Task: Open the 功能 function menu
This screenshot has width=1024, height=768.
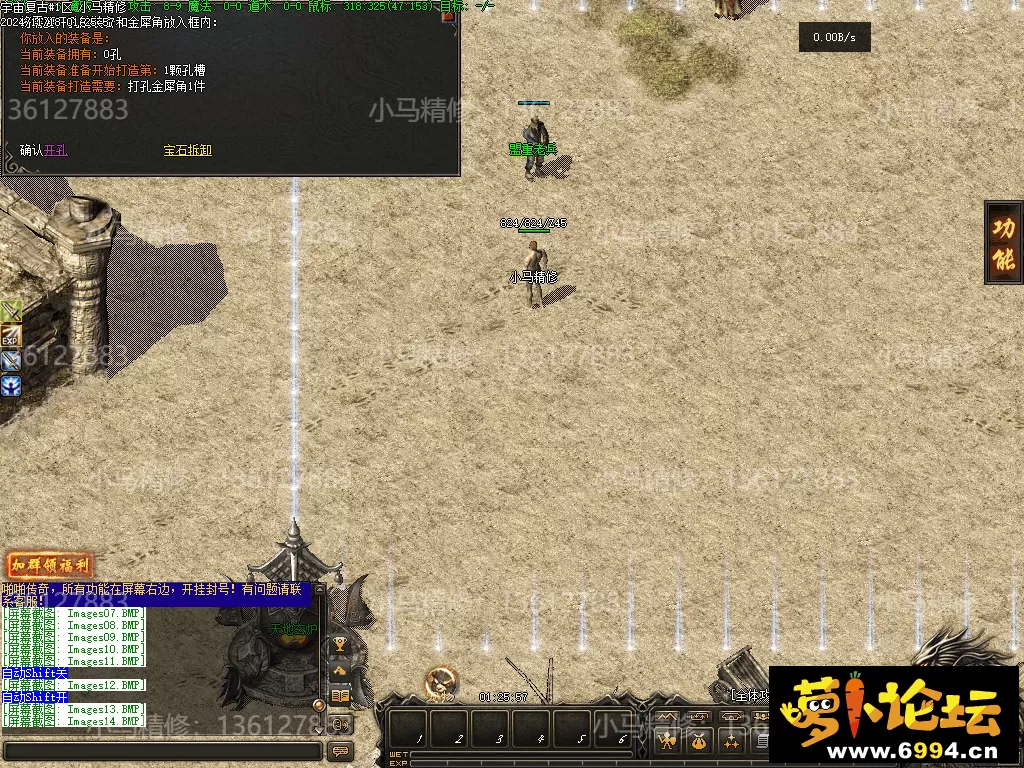Action: (x=1003, y=242)
